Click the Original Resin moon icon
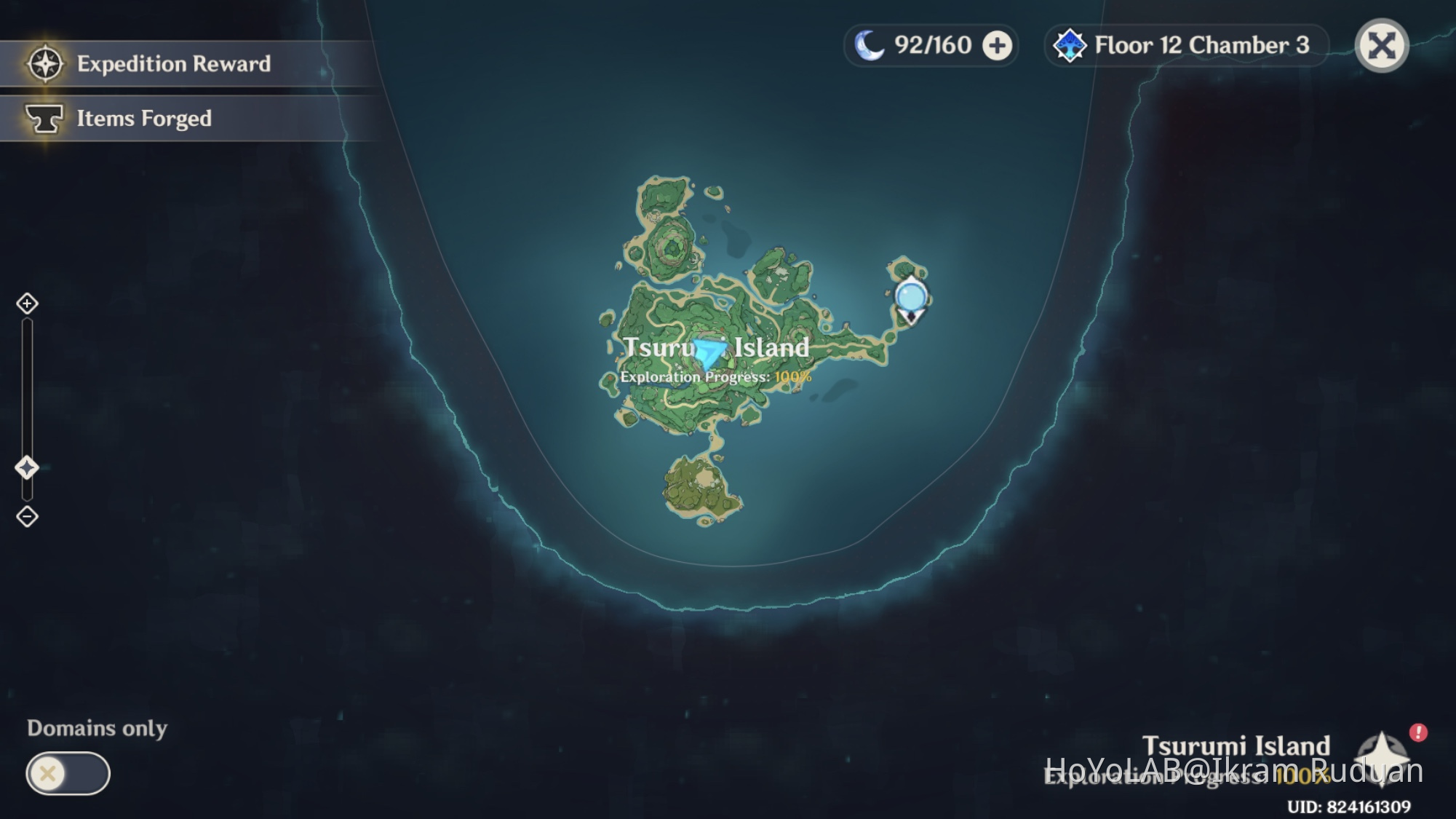1456x819 pixels. [868, 45]
